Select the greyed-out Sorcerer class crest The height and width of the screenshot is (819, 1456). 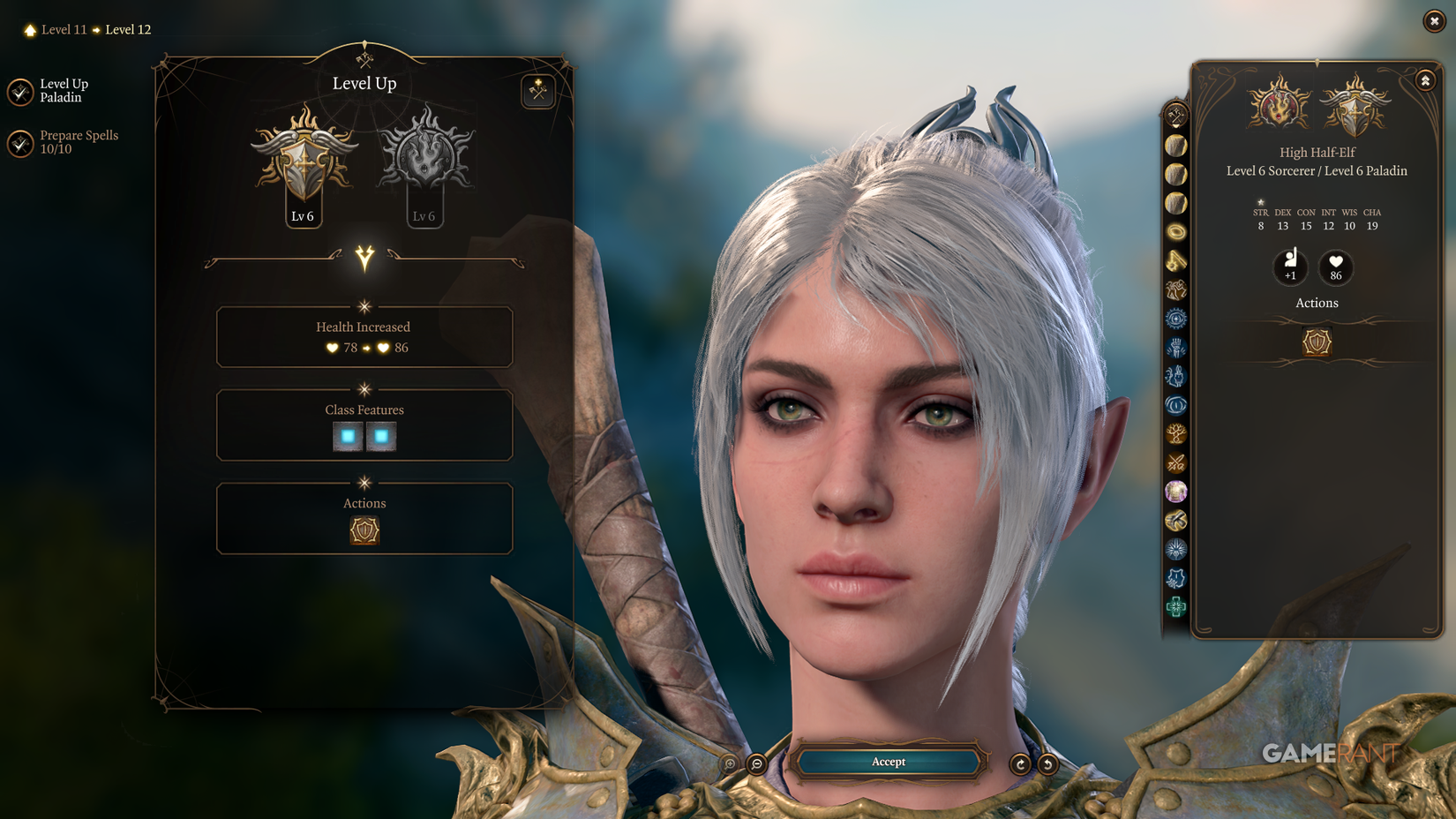pos(424,157)
